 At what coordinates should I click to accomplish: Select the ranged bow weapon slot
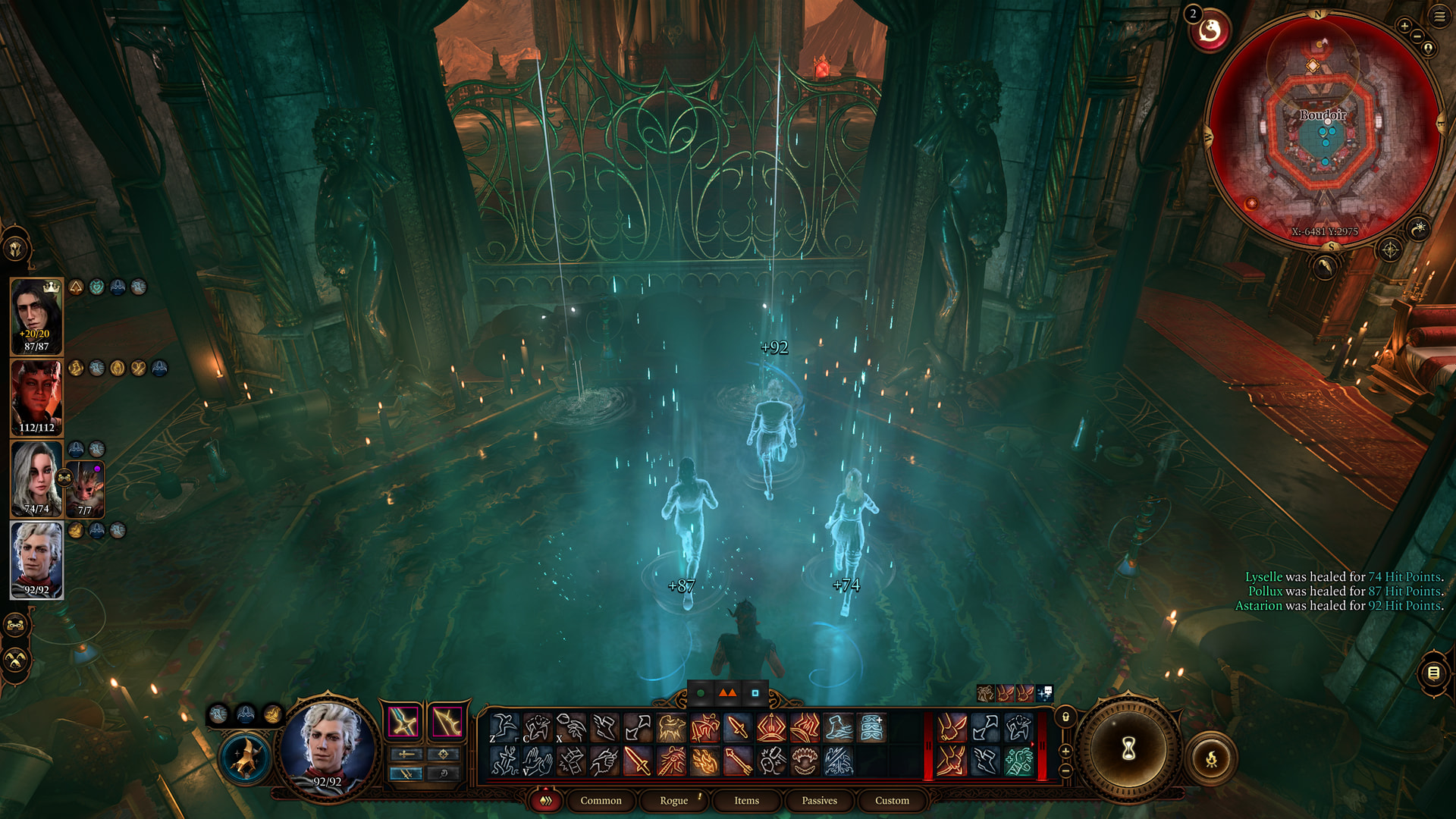tap(447, 721)
